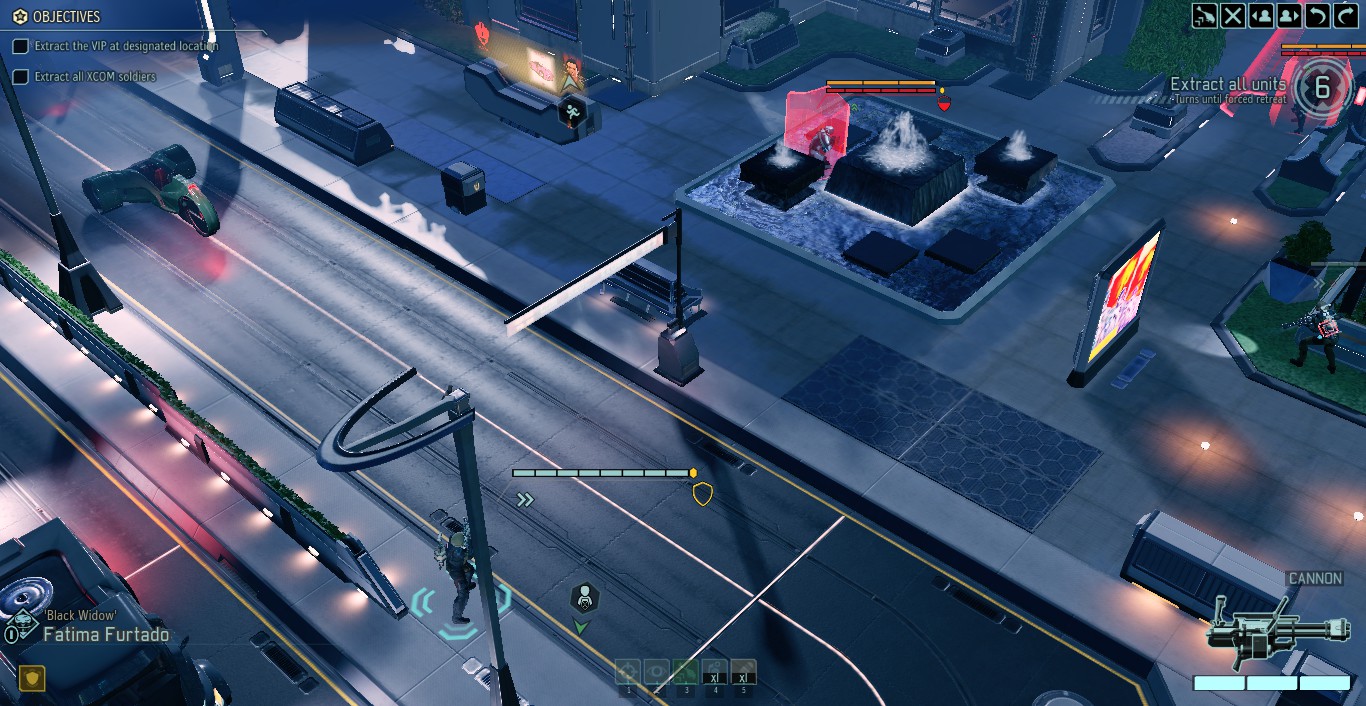The height and width of the screenshot is (706, 1366).
Task: Rotate camera with the right curved arrow
Action: 1346,15
